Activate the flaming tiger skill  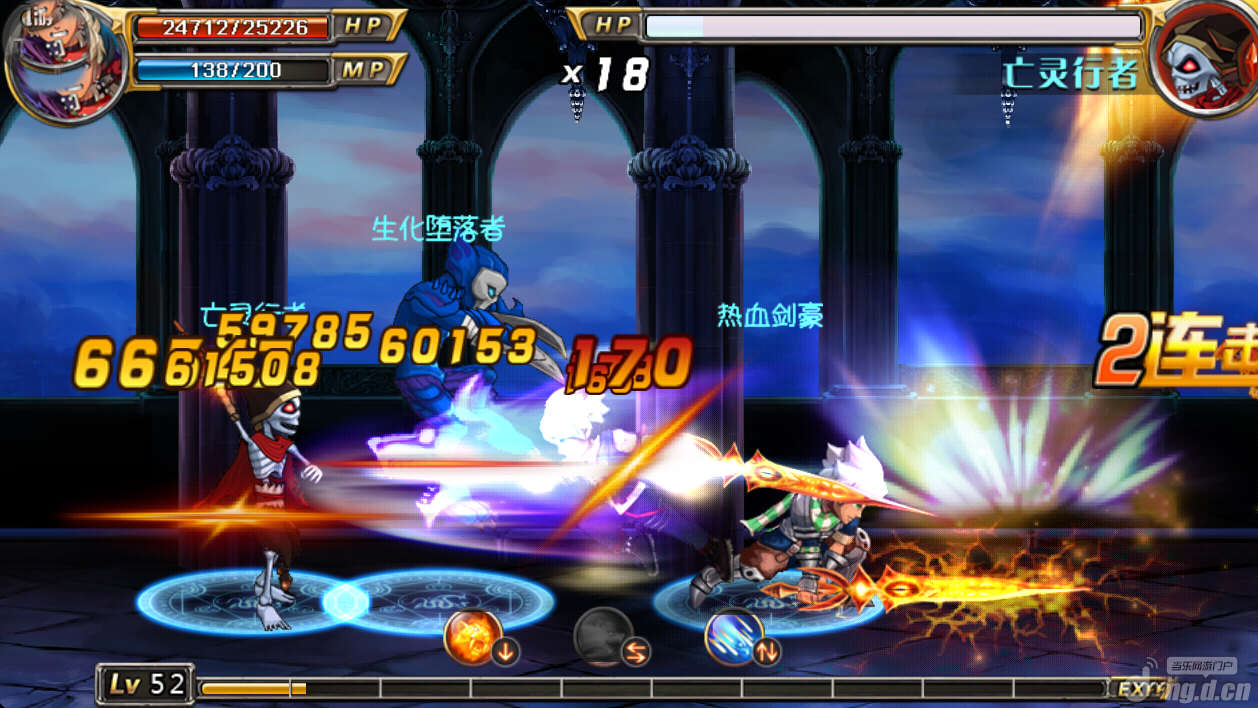tap(474, 637)
